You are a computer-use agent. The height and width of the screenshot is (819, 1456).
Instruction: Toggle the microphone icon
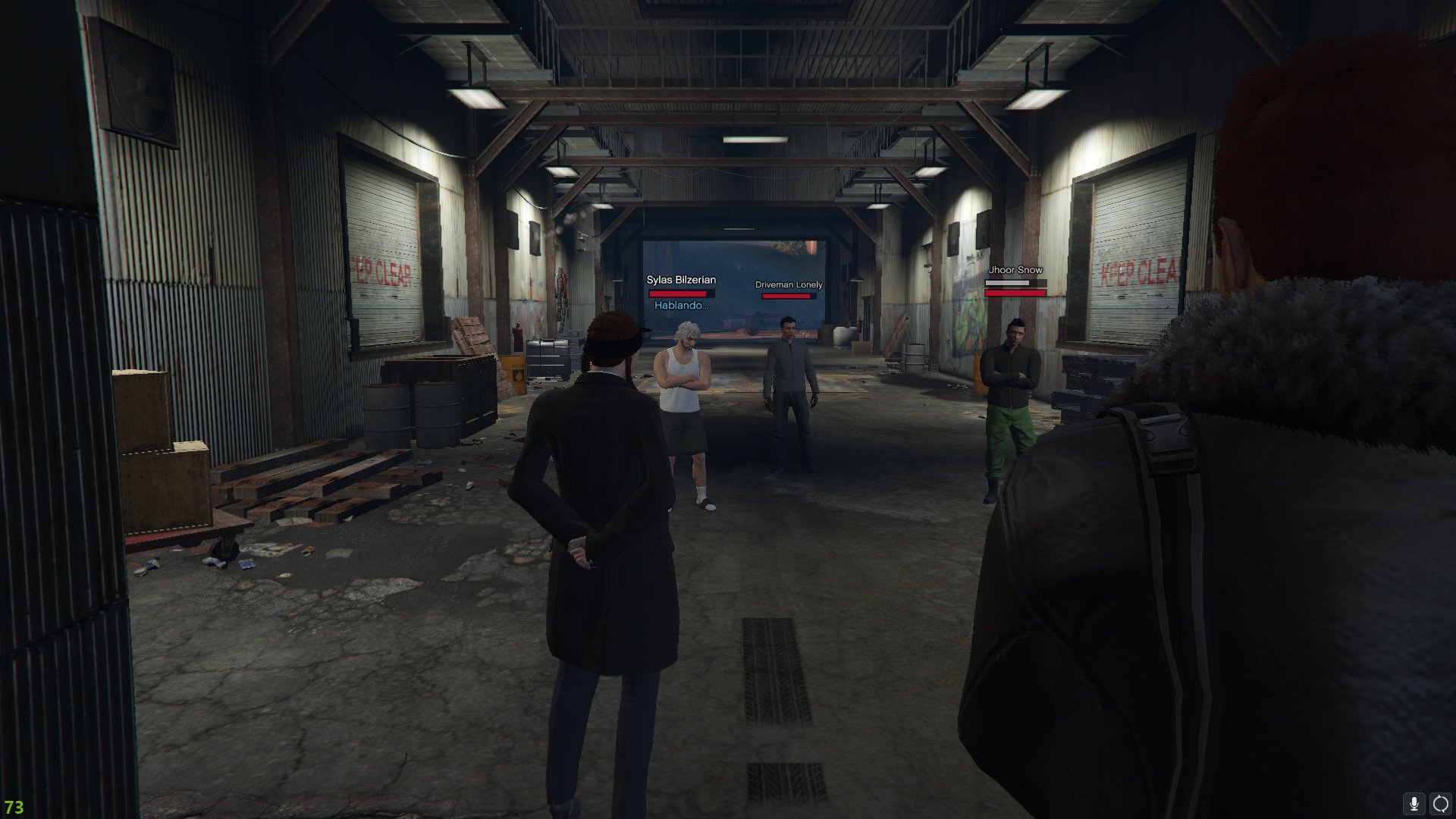click(1414, 804)
